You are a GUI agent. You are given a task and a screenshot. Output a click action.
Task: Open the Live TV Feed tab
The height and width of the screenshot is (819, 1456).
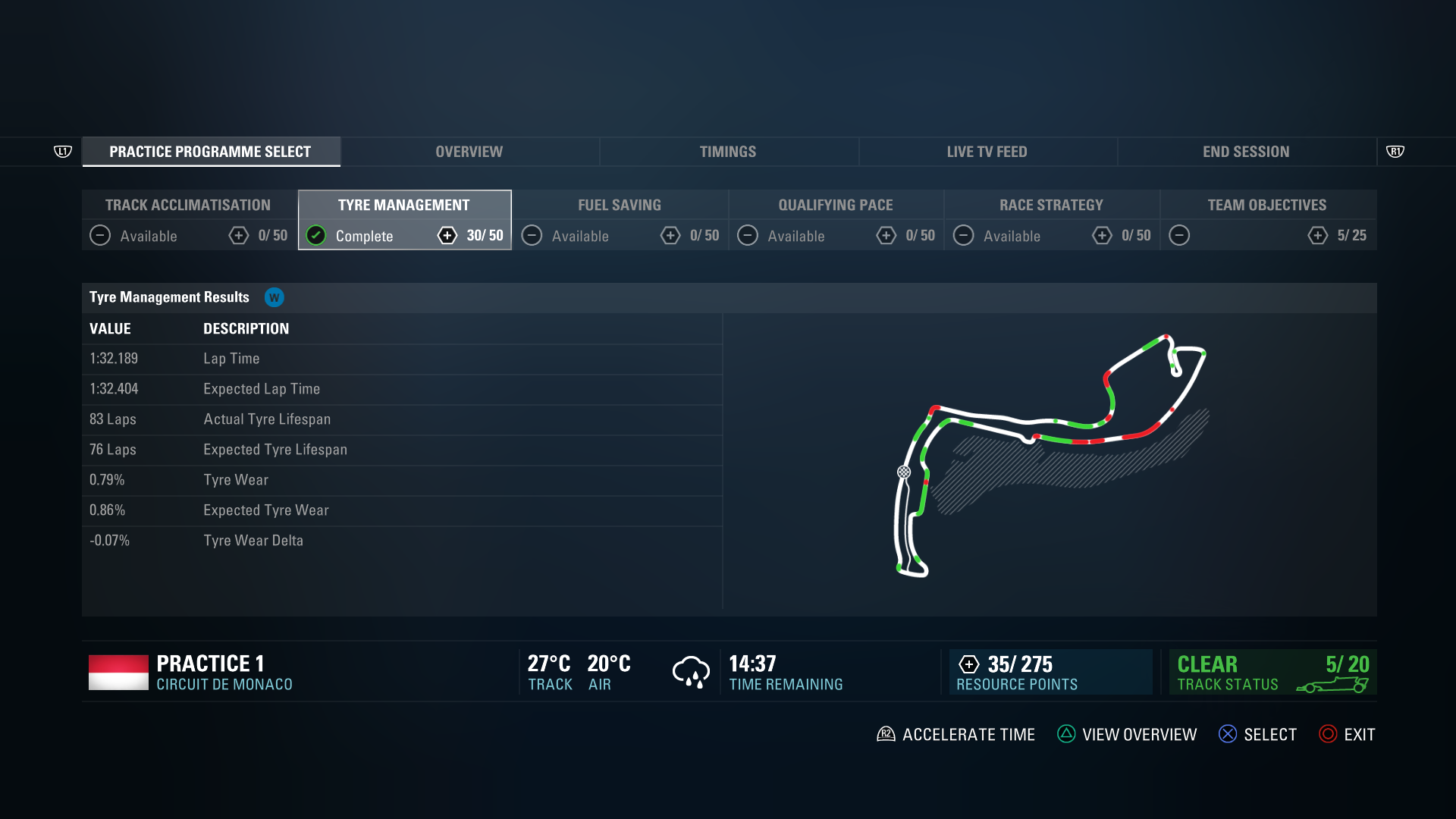tap(987, 151)
